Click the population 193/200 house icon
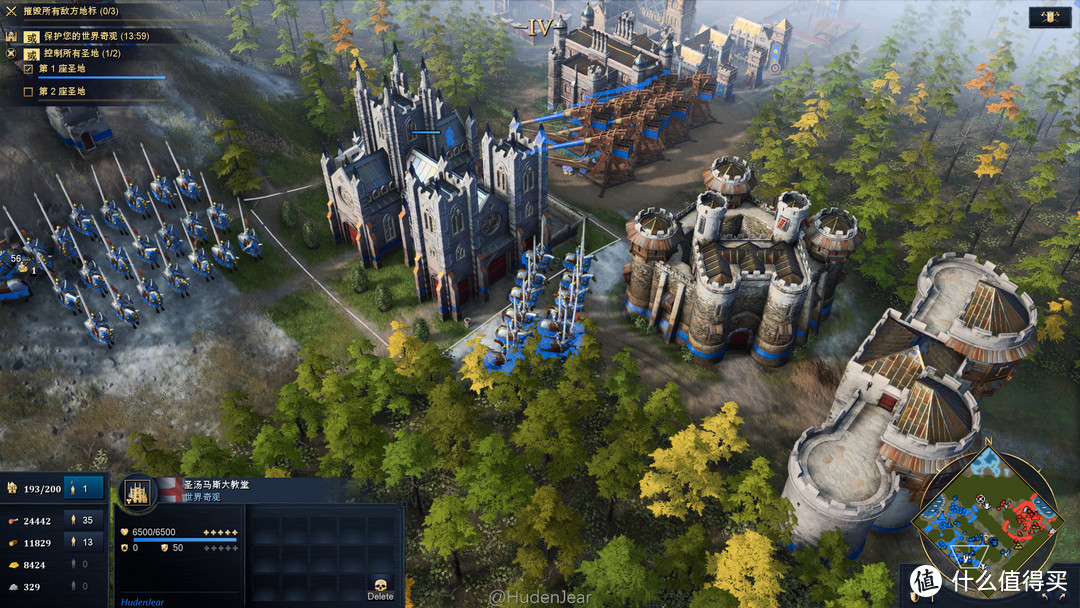 pos(13,488)
